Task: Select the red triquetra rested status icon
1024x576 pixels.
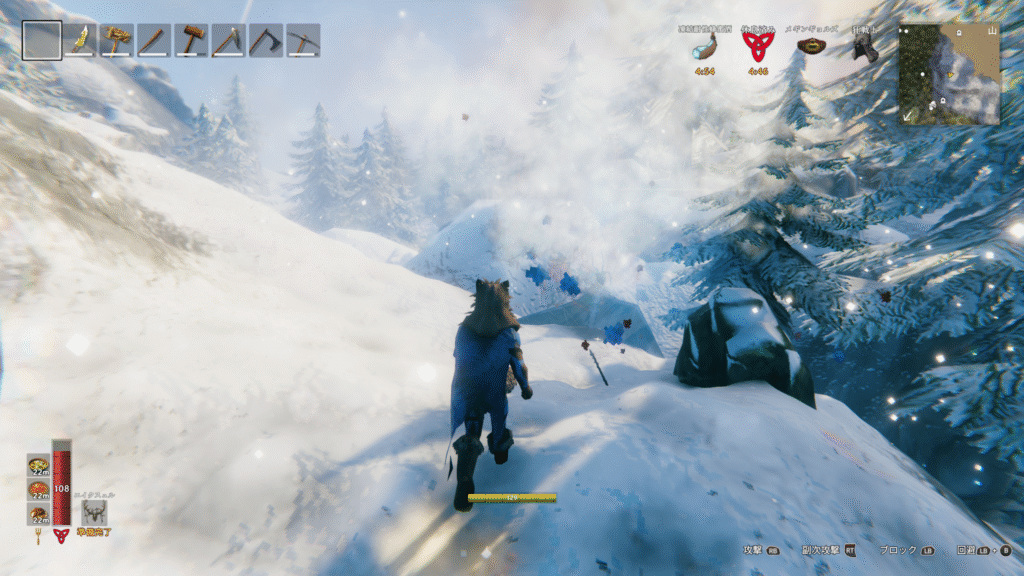Action: coord(757,46)
